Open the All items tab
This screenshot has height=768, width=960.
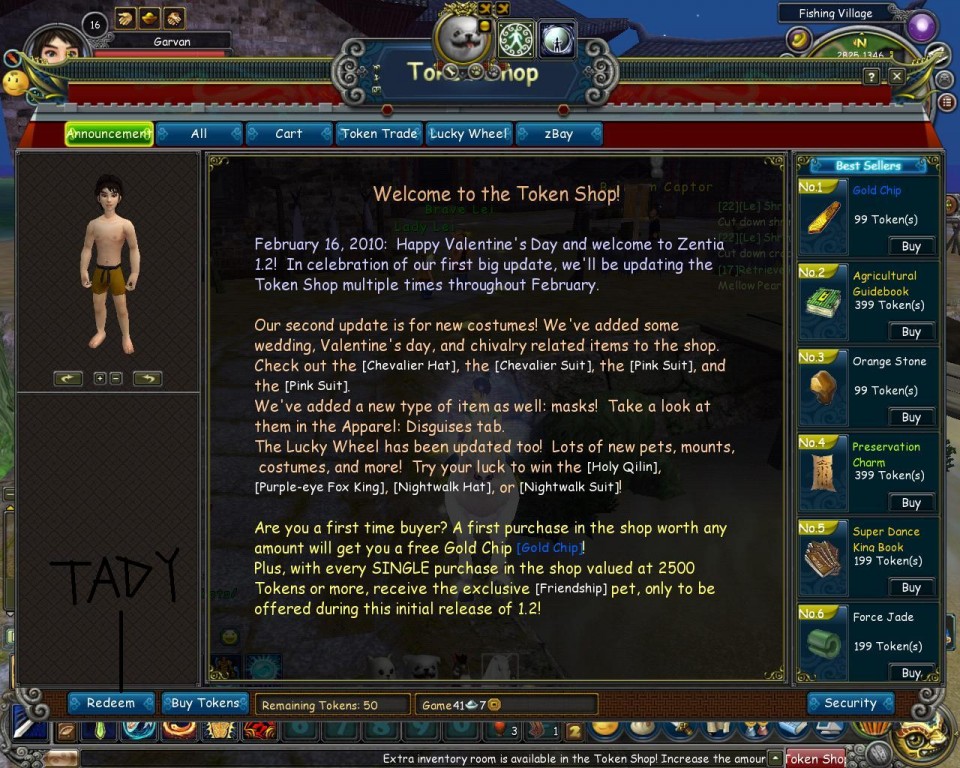[199, 134]
